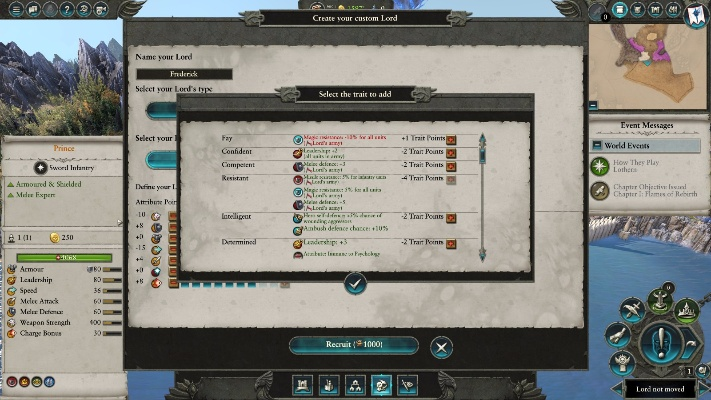Add the Fay trait
Screen dimensions: 711x400
451,139
